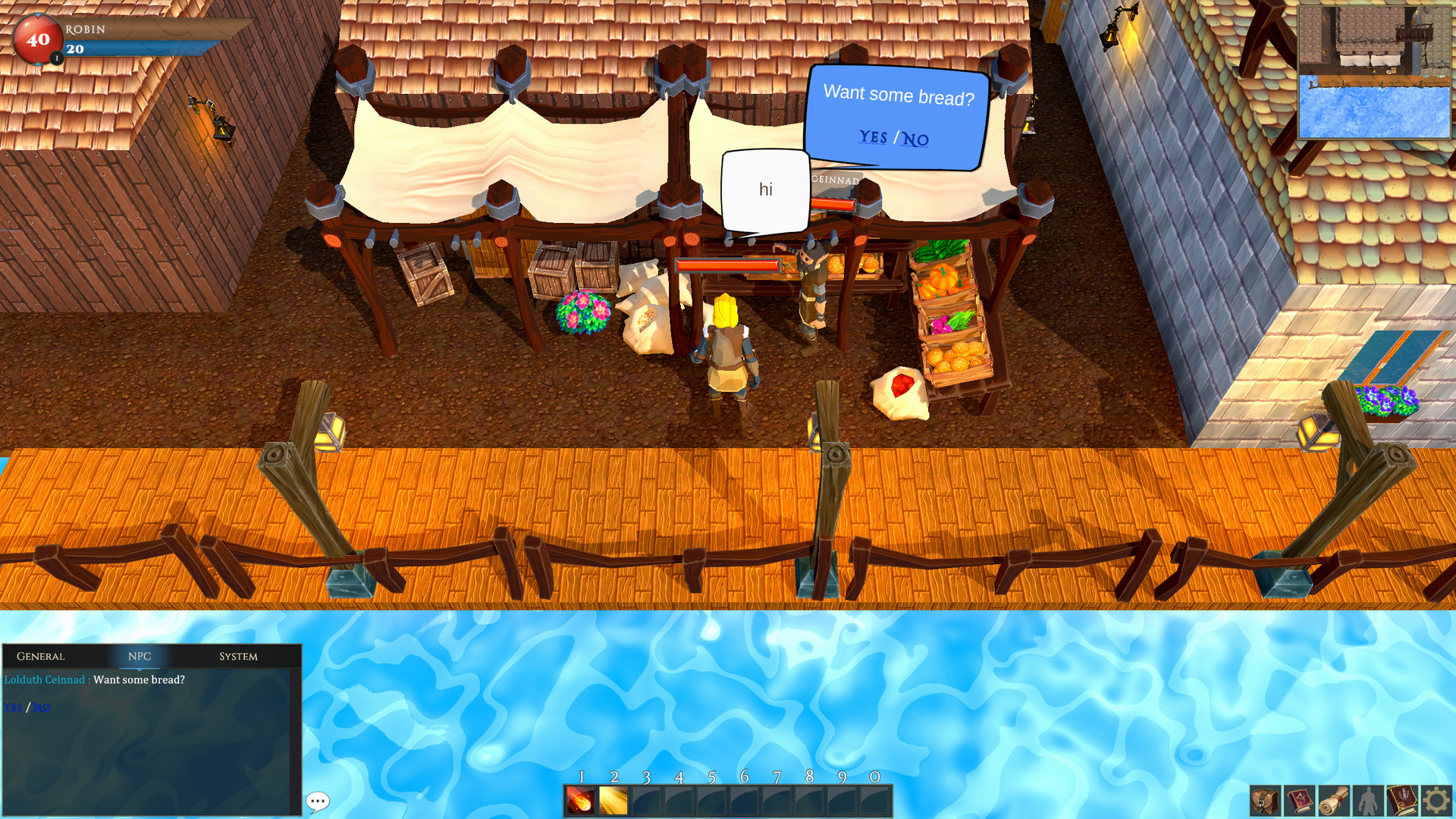
Task: Open the quest scroll icon
Action: click(1332, 799)
